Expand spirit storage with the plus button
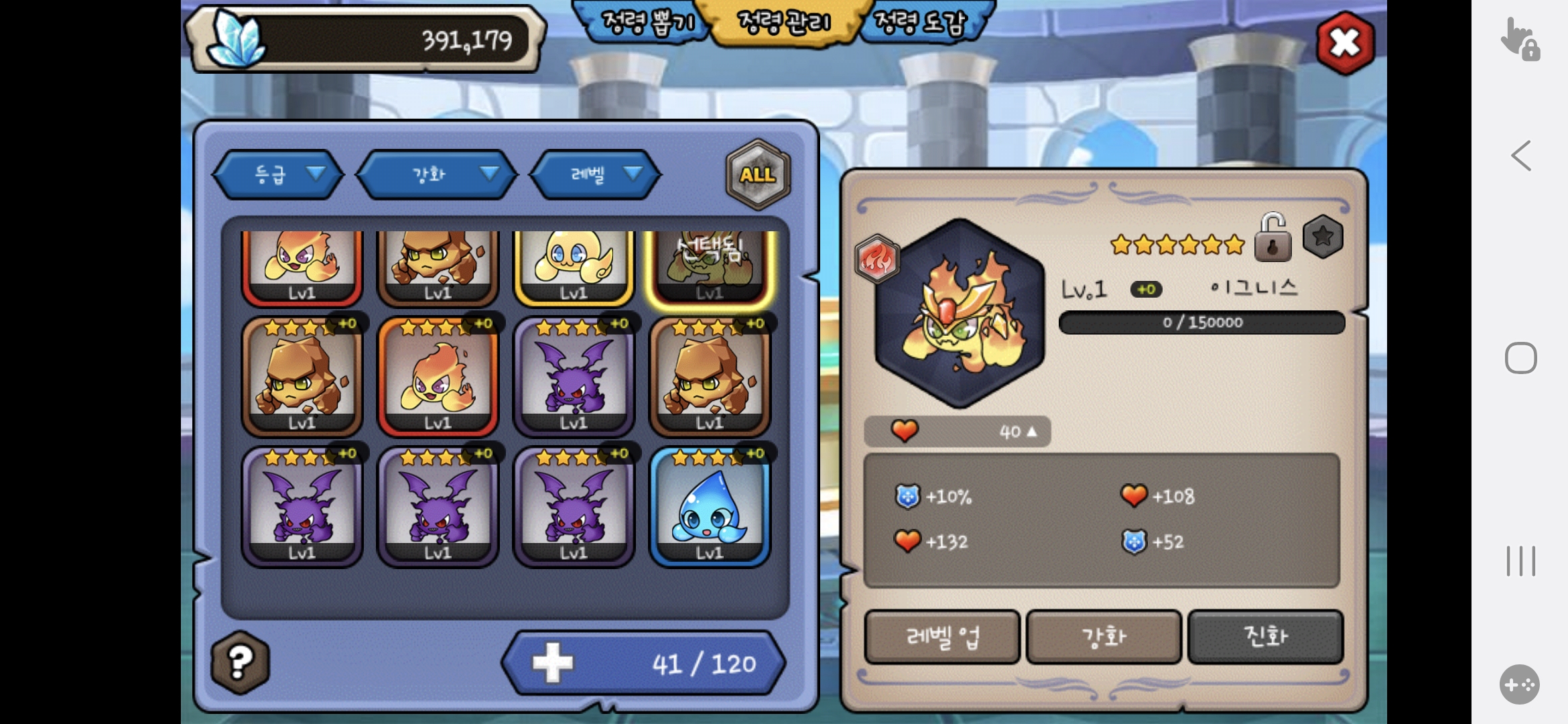 (553, 663)
